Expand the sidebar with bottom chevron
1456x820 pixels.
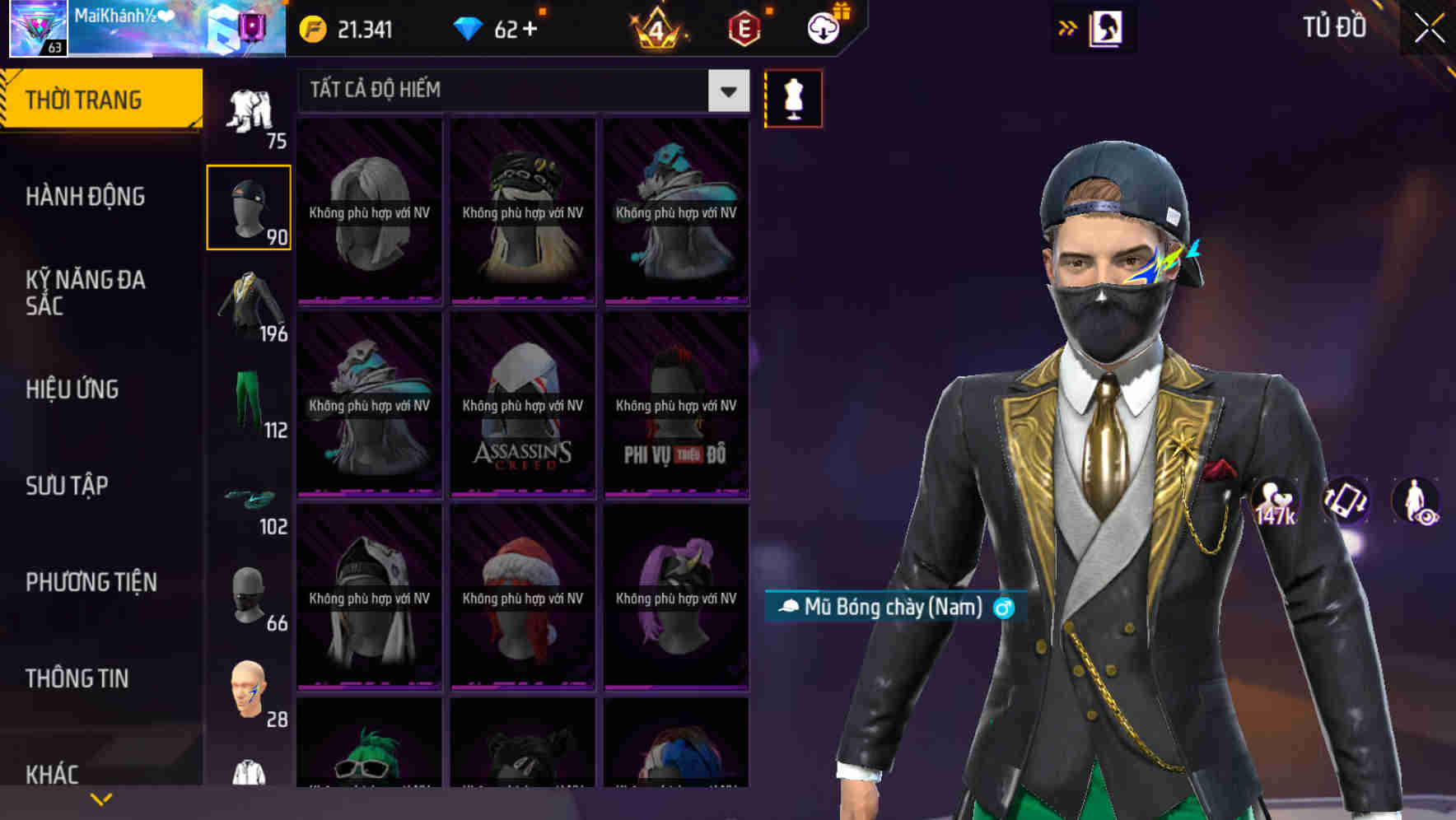point(101,798)
